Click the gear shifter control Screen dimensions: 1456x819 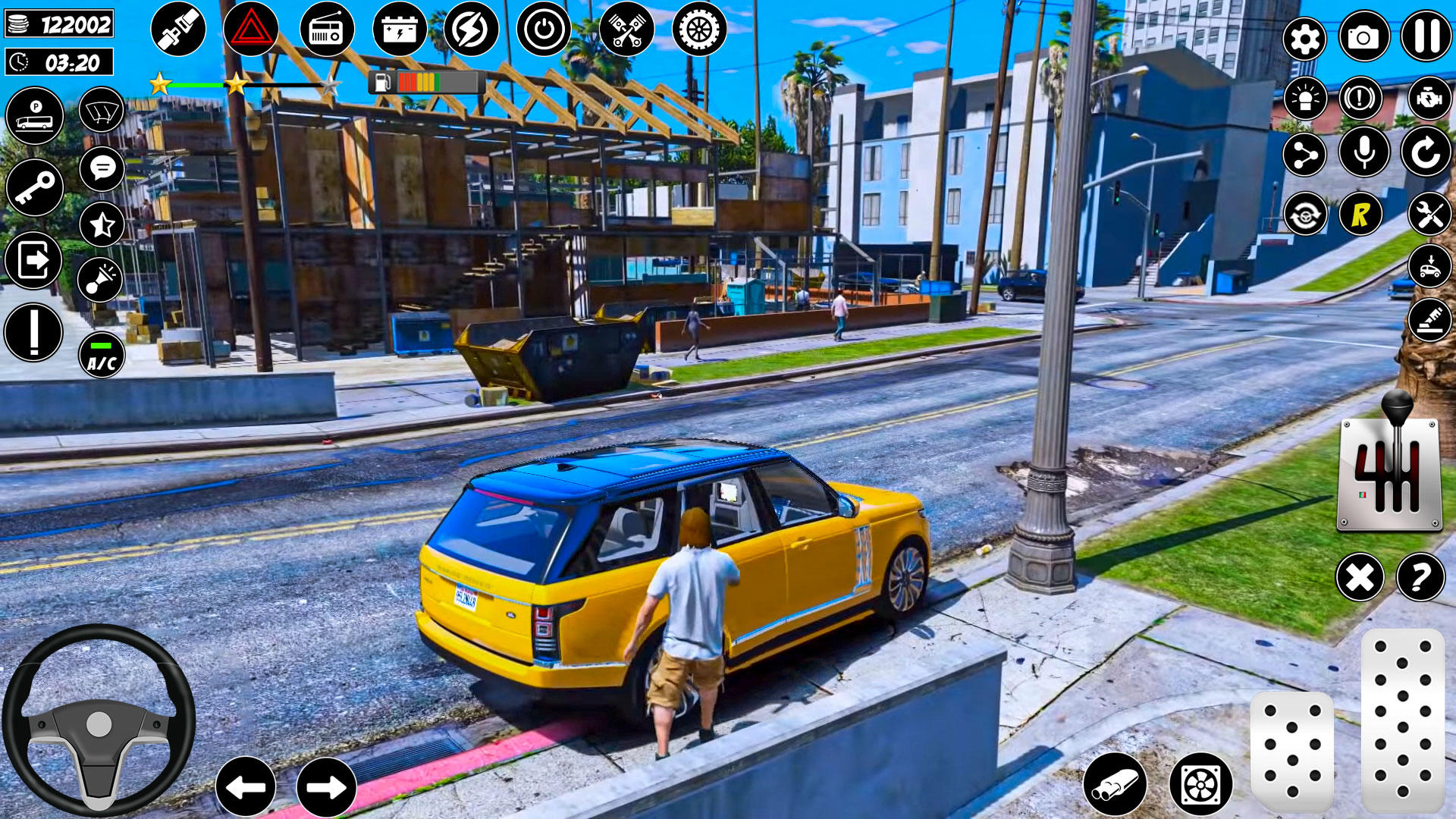pos(1389,470)
